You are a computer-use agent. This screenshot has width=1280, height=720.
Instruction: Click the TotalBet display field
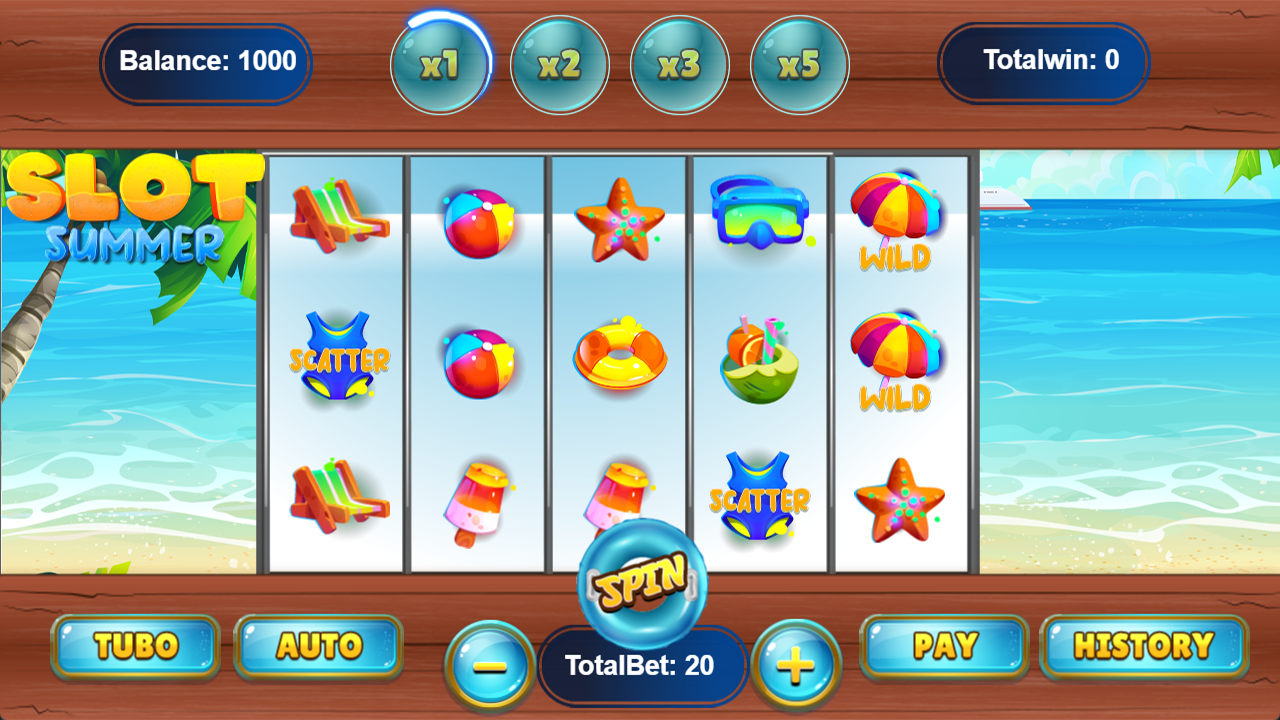[x=643, y=663]
